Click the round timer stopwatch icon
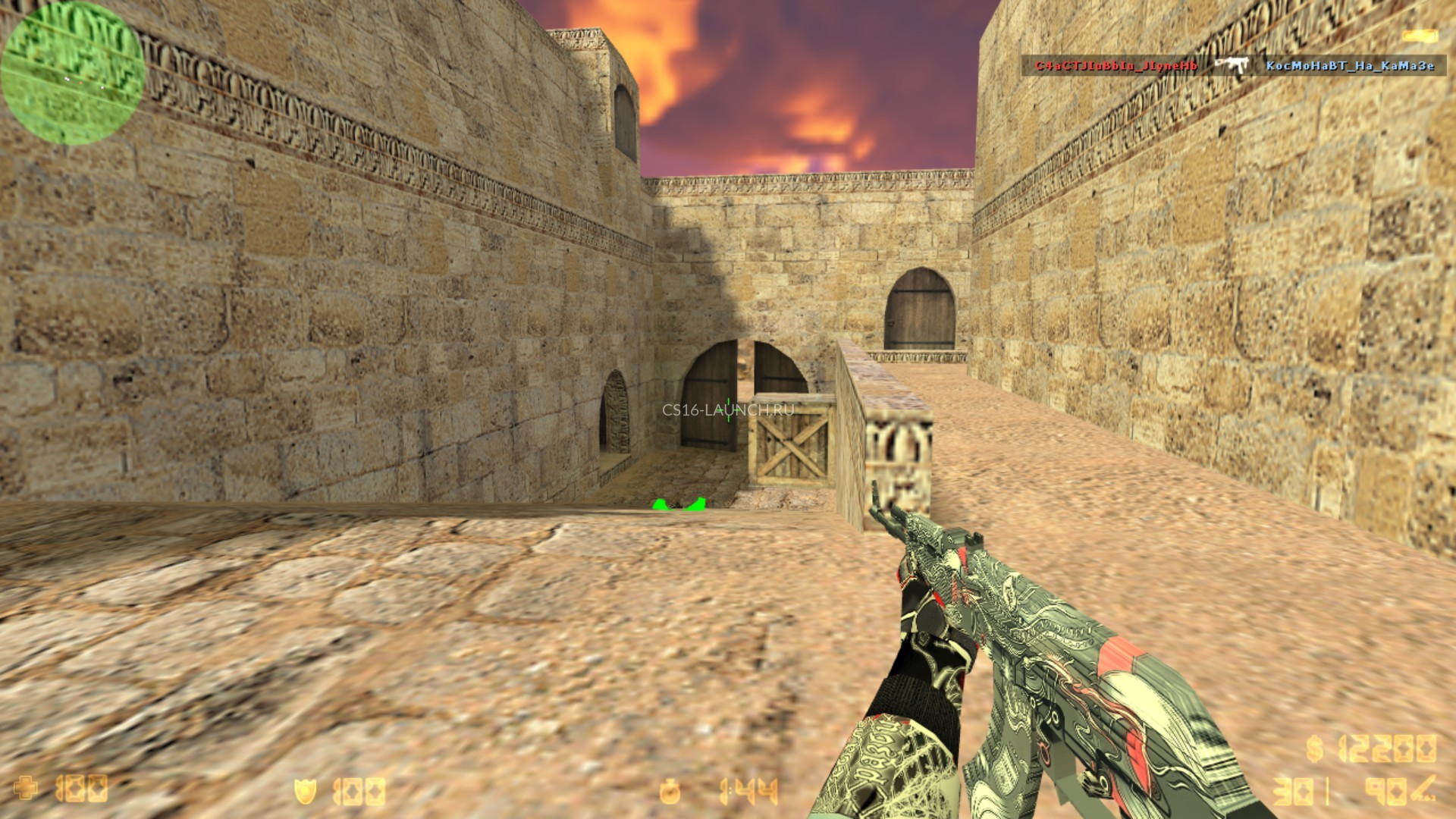 (x=670, y=792)
